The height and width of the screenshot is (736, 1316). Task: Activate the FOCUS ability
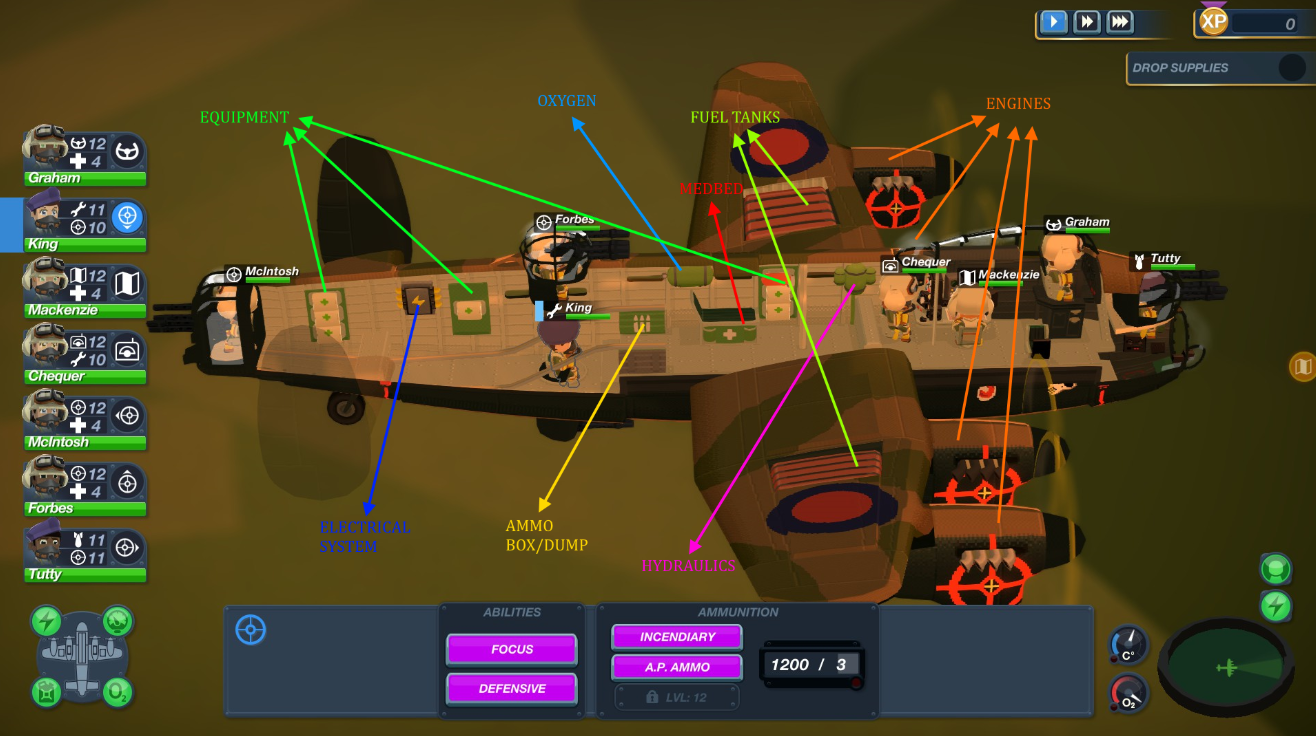(511, 648)
